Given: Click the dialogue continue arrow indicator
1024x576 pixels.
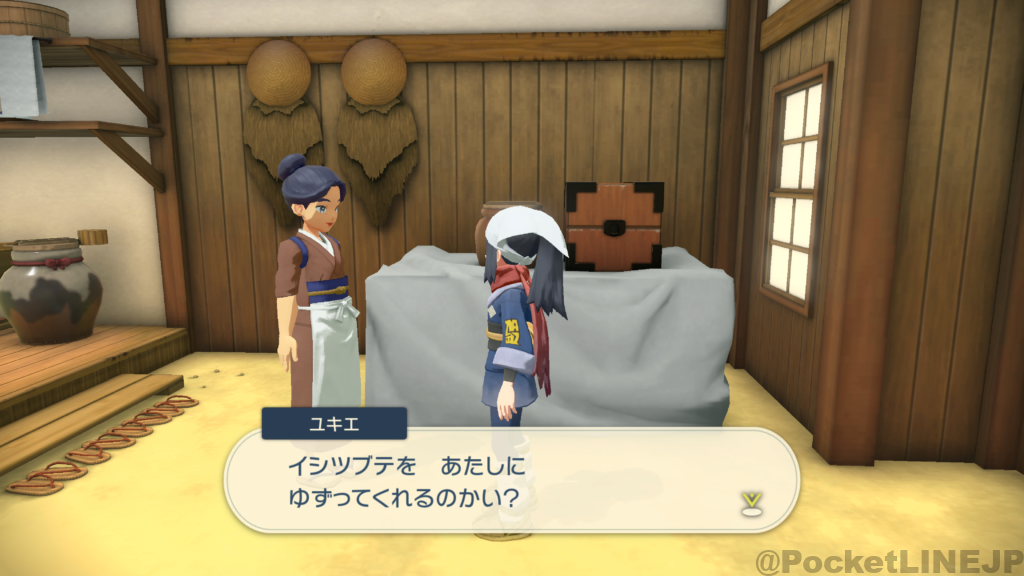Looking at the screenshot, I should point(747,501).
